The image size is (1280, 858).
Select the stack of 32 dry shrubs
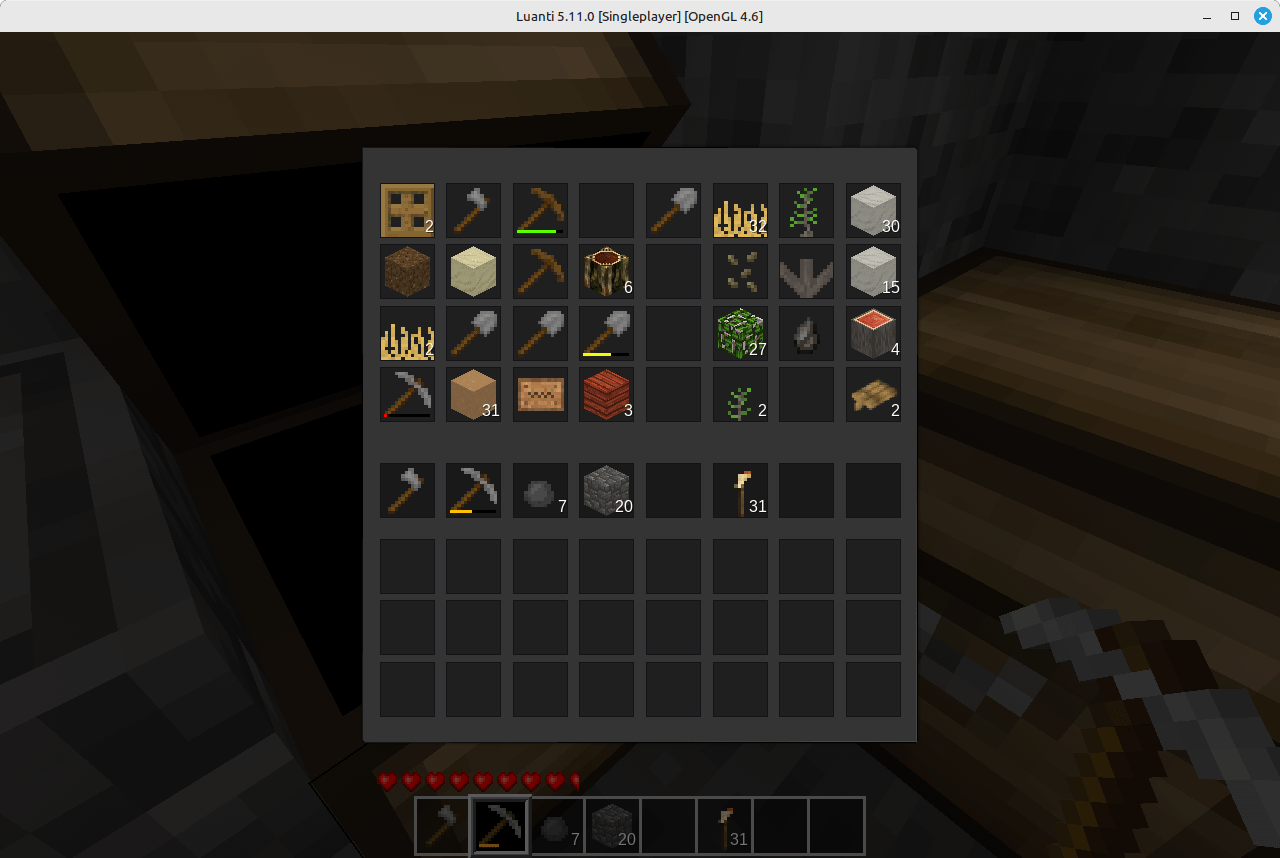point(740,210)
